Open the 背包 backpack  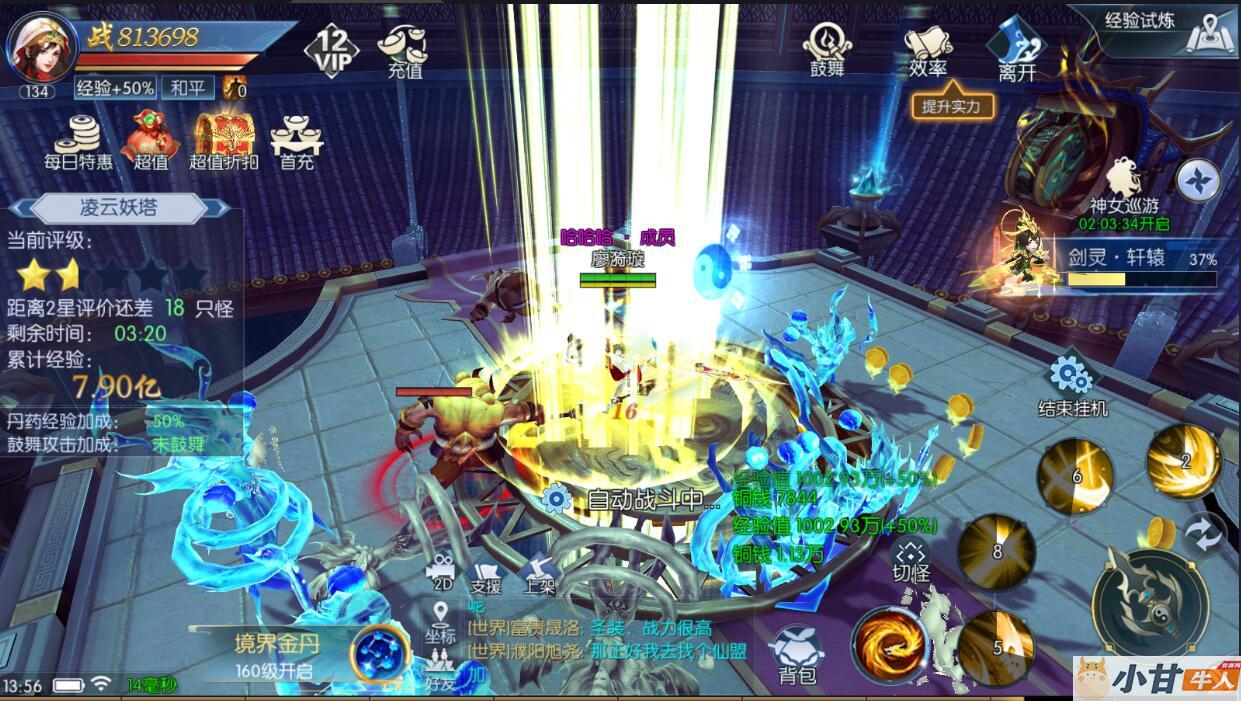[x=797, y=655]
